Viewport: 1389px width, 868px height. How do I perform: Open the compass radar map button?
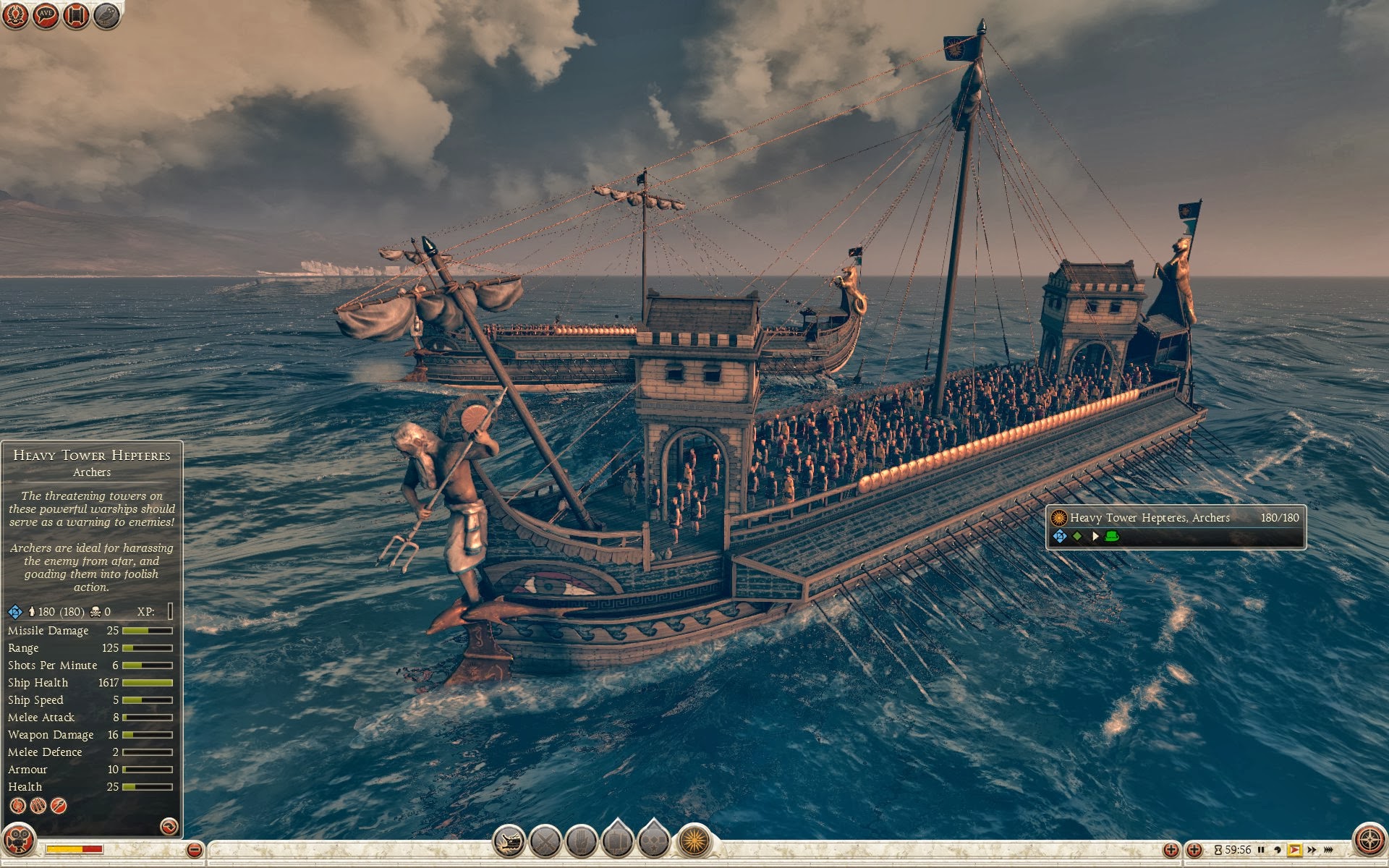pyautogui.click(x=1369, y=841)
